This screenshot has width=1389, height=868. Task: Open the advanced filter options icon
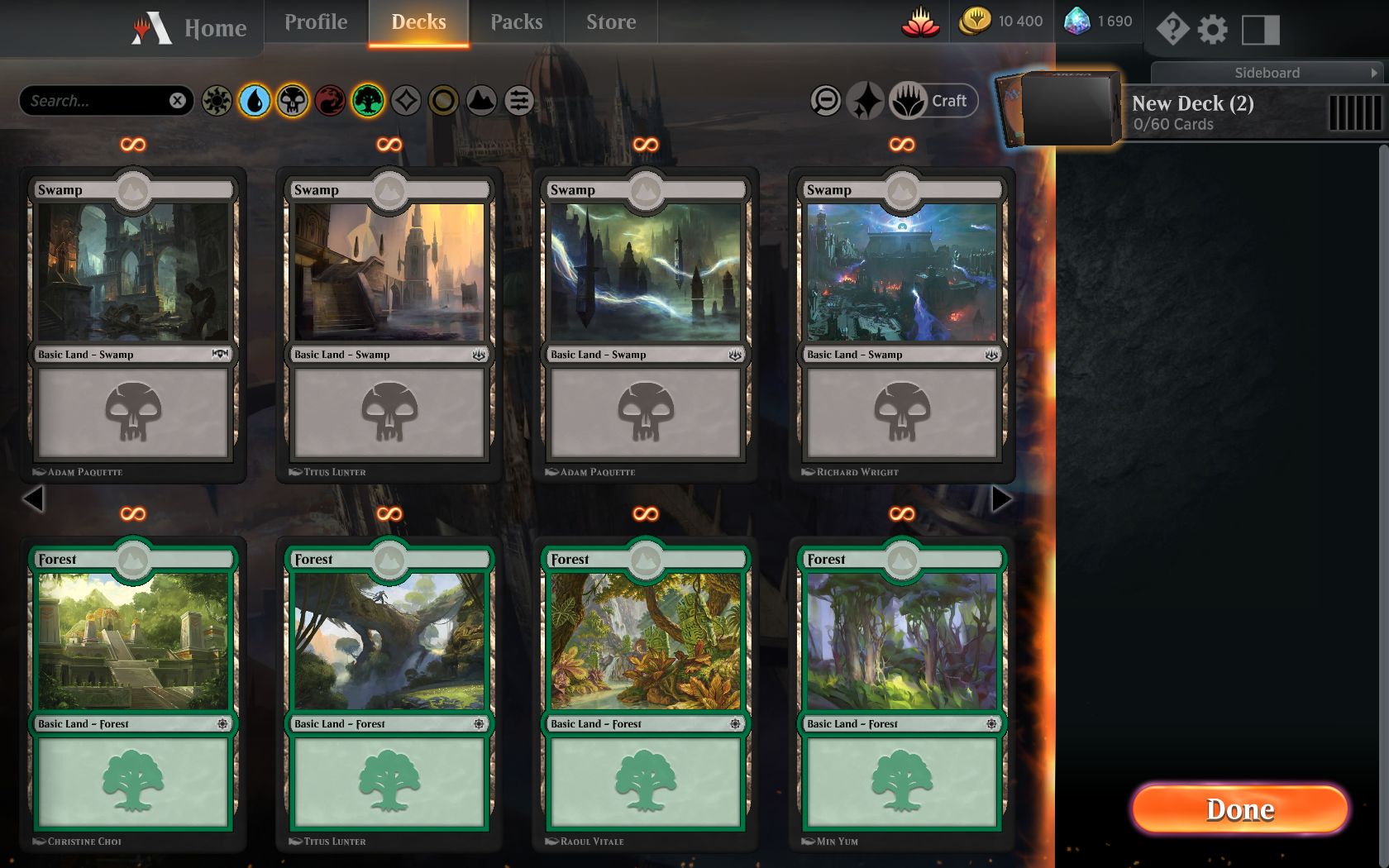(x=520, y=101)
